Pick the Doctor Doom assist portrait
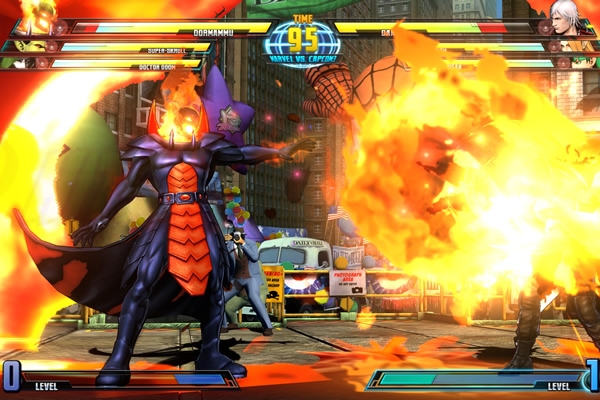Viewport: 600px width, 400px height. (x=19, y=63)
